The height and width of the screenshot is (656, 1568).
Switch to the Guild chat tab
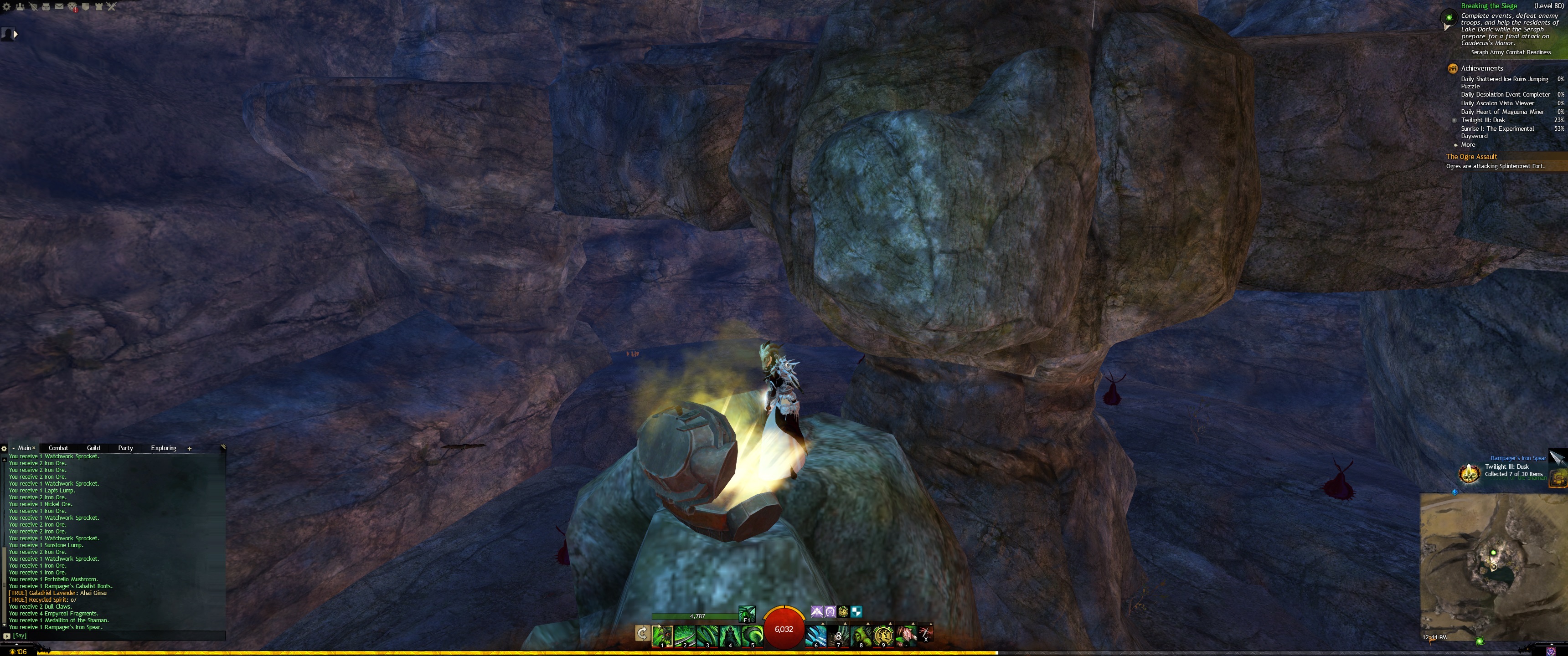point(93,448)
